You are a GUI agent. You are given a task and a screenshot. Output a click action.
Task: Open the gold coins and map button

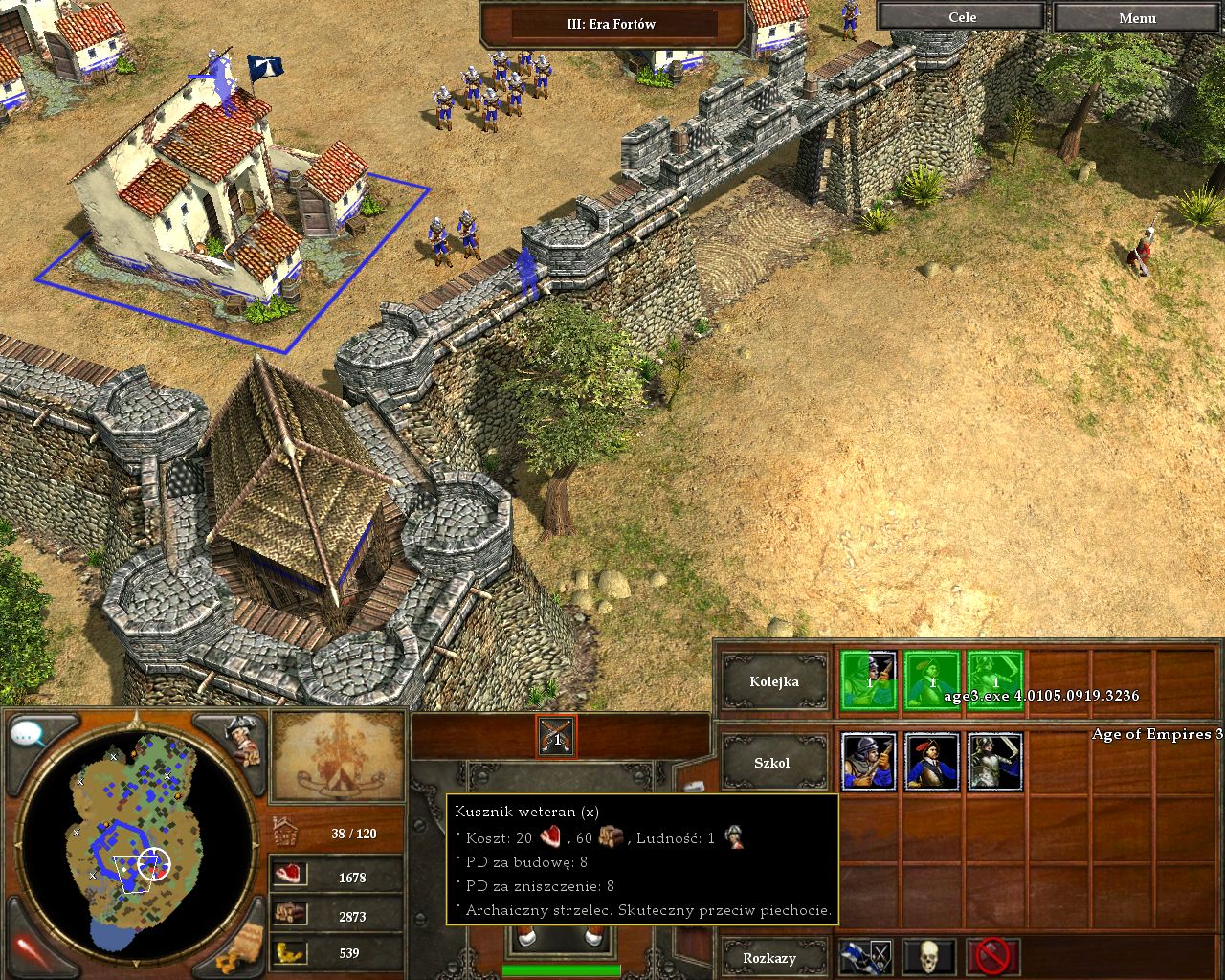239,949
